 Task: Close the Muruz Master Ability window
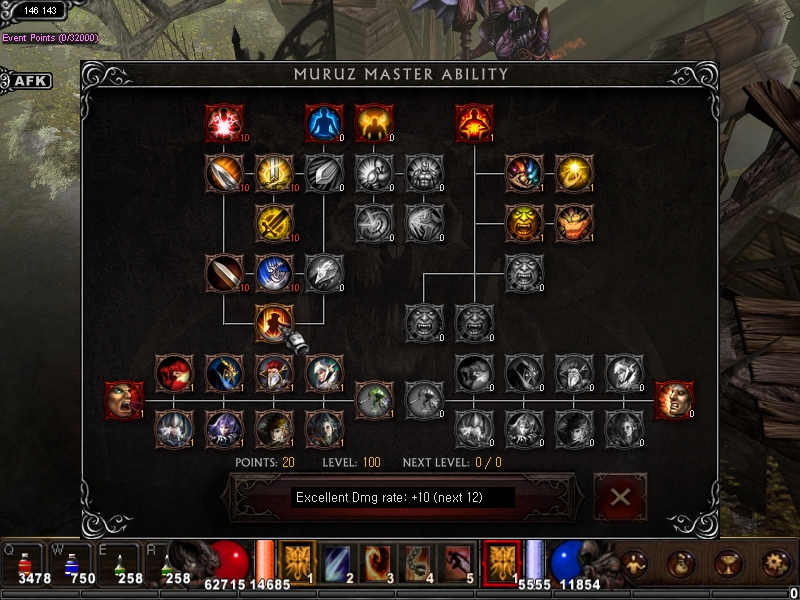click(x=620, y=497)
